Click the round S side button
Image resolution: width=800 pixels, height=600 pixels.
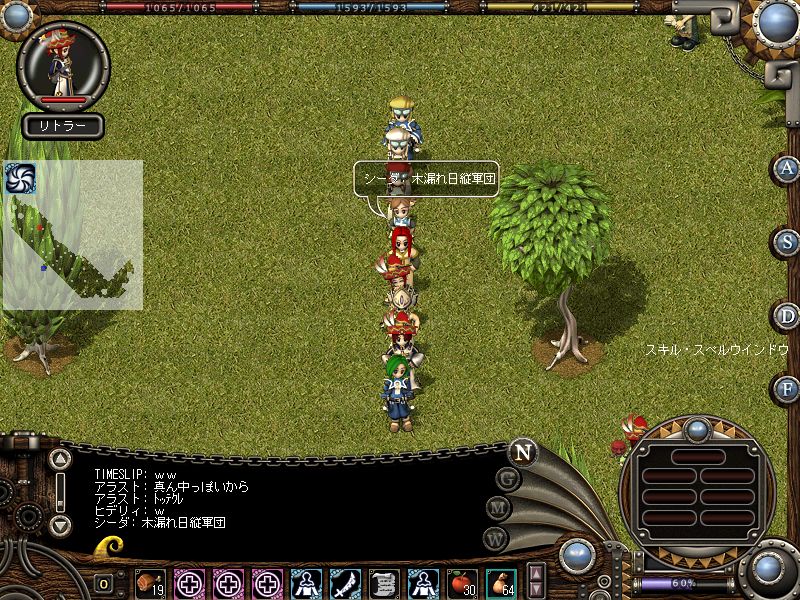(x=787, y=242)
